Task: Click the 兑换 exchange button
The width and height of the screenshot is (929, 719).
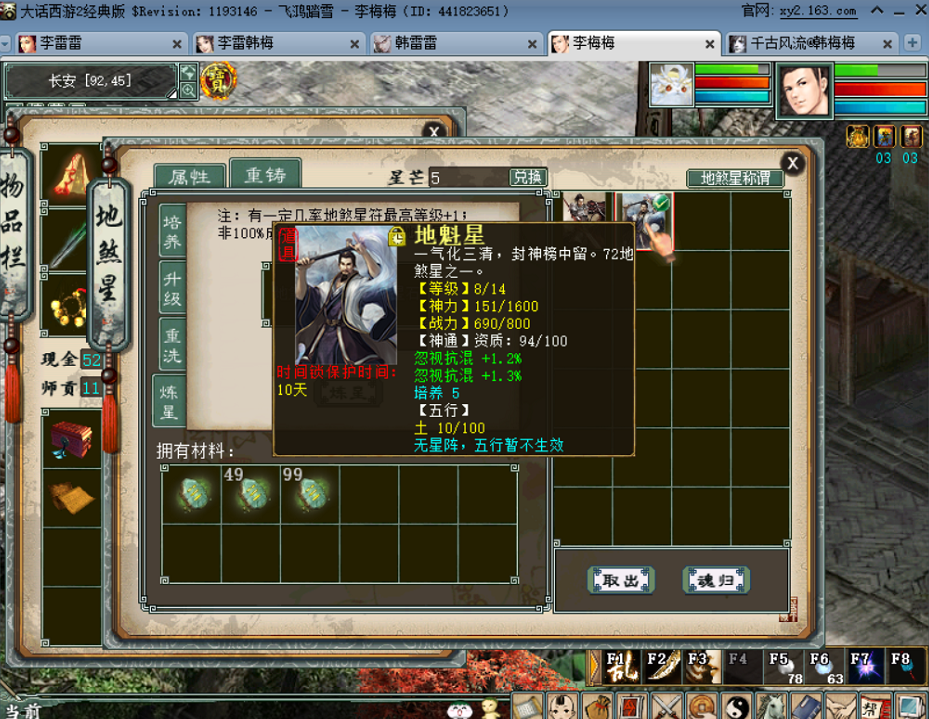Action: click(x=528, y=177)
